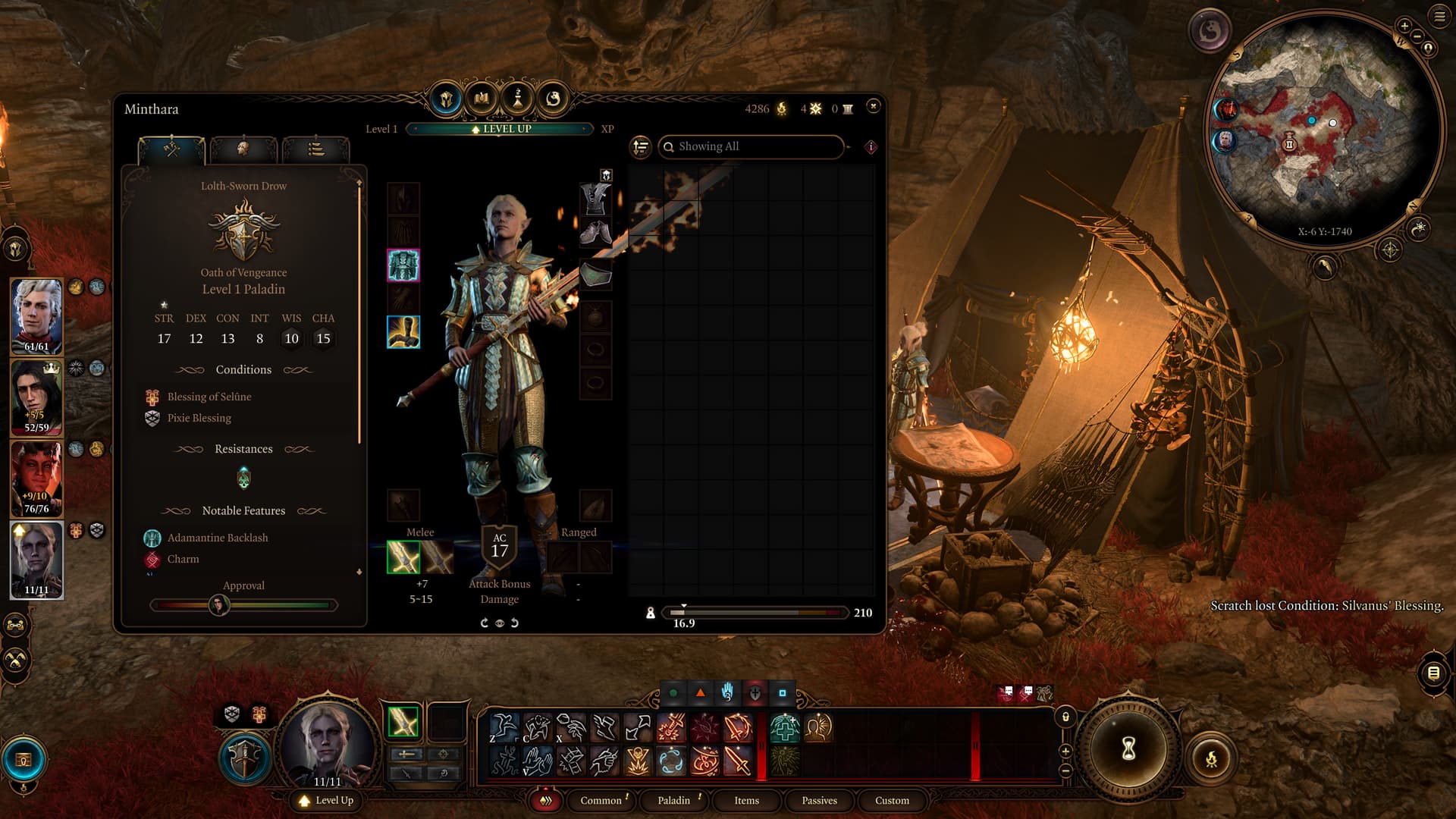Select Karlach's party portrait
This screenshot has width=1456, height=819.
36,479
